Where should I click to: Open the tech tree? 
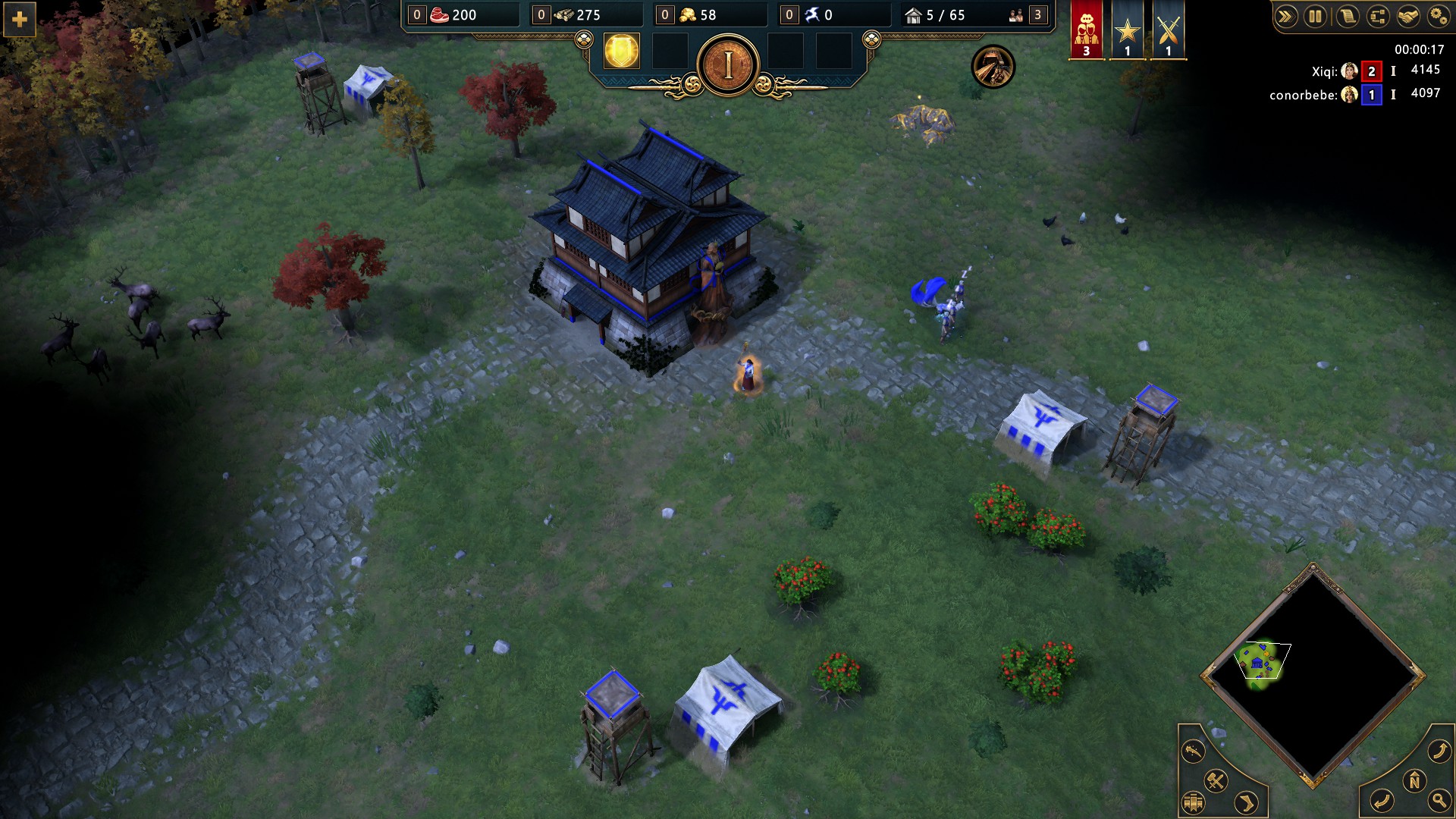(1378, 17)
